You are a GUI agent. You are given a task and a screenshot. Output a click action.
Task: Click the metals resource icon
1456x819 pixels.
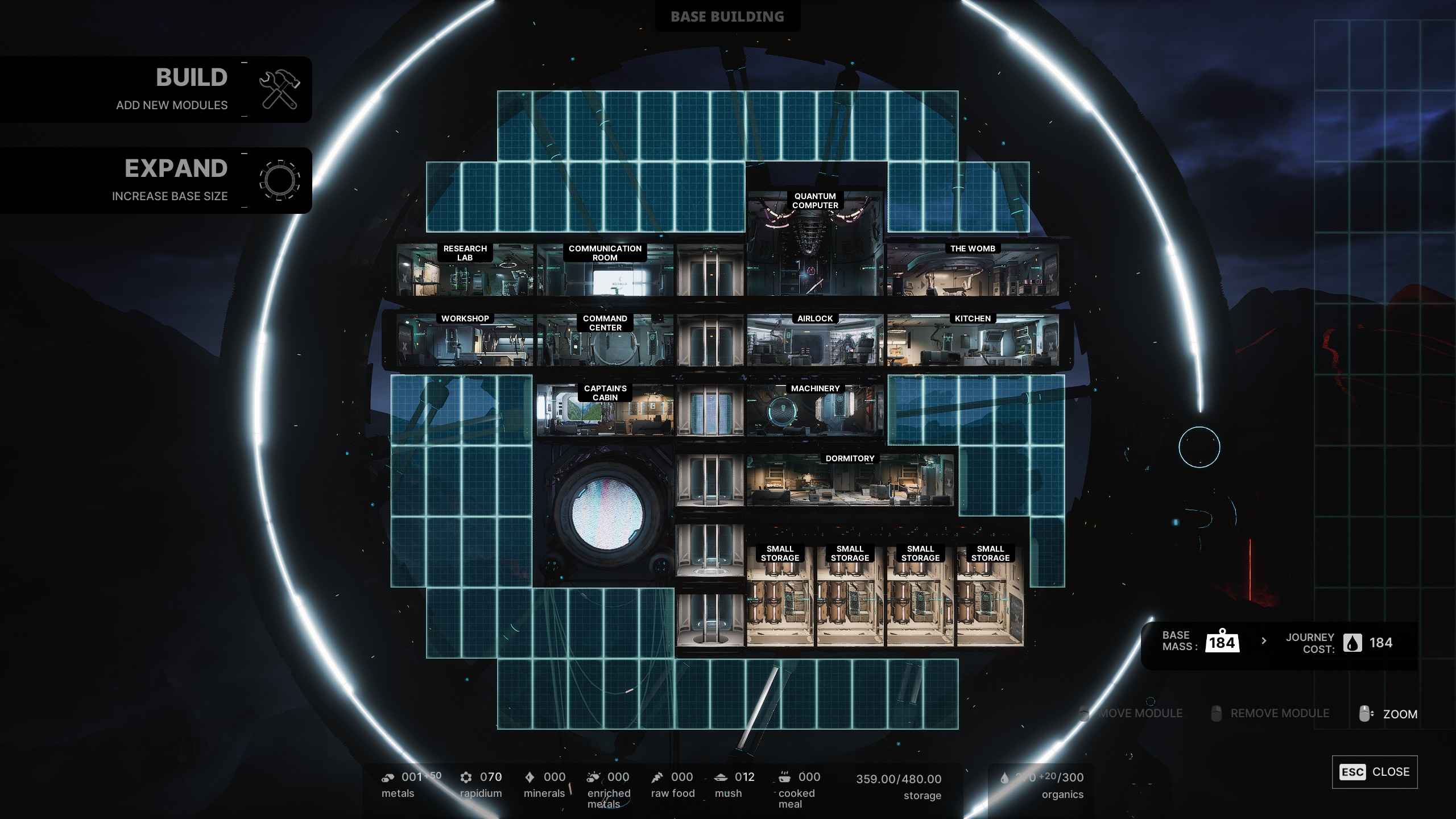(389, 776)
